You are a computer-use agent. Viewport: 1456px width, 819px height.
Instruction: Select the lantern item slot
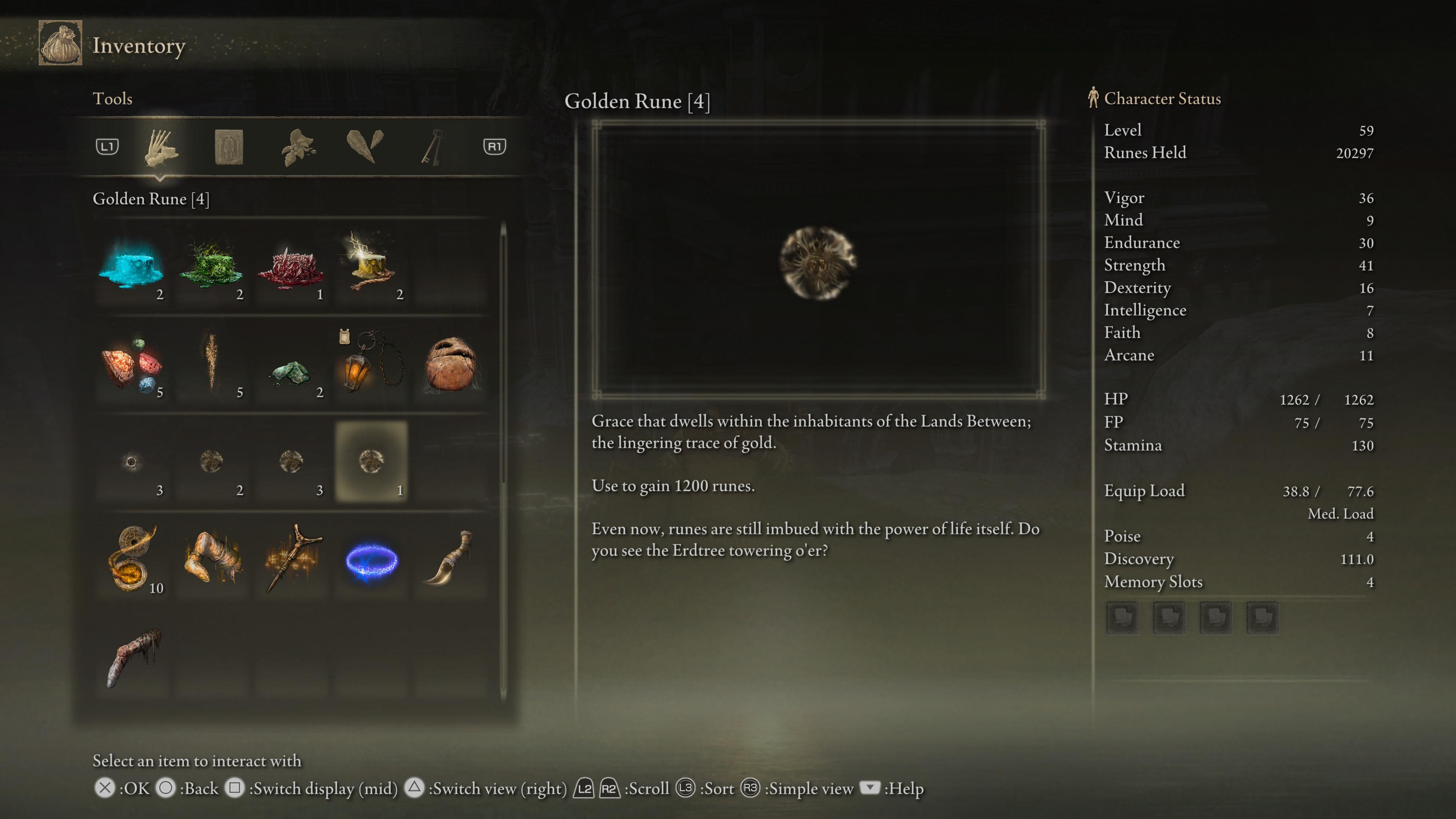click(371, 364)
